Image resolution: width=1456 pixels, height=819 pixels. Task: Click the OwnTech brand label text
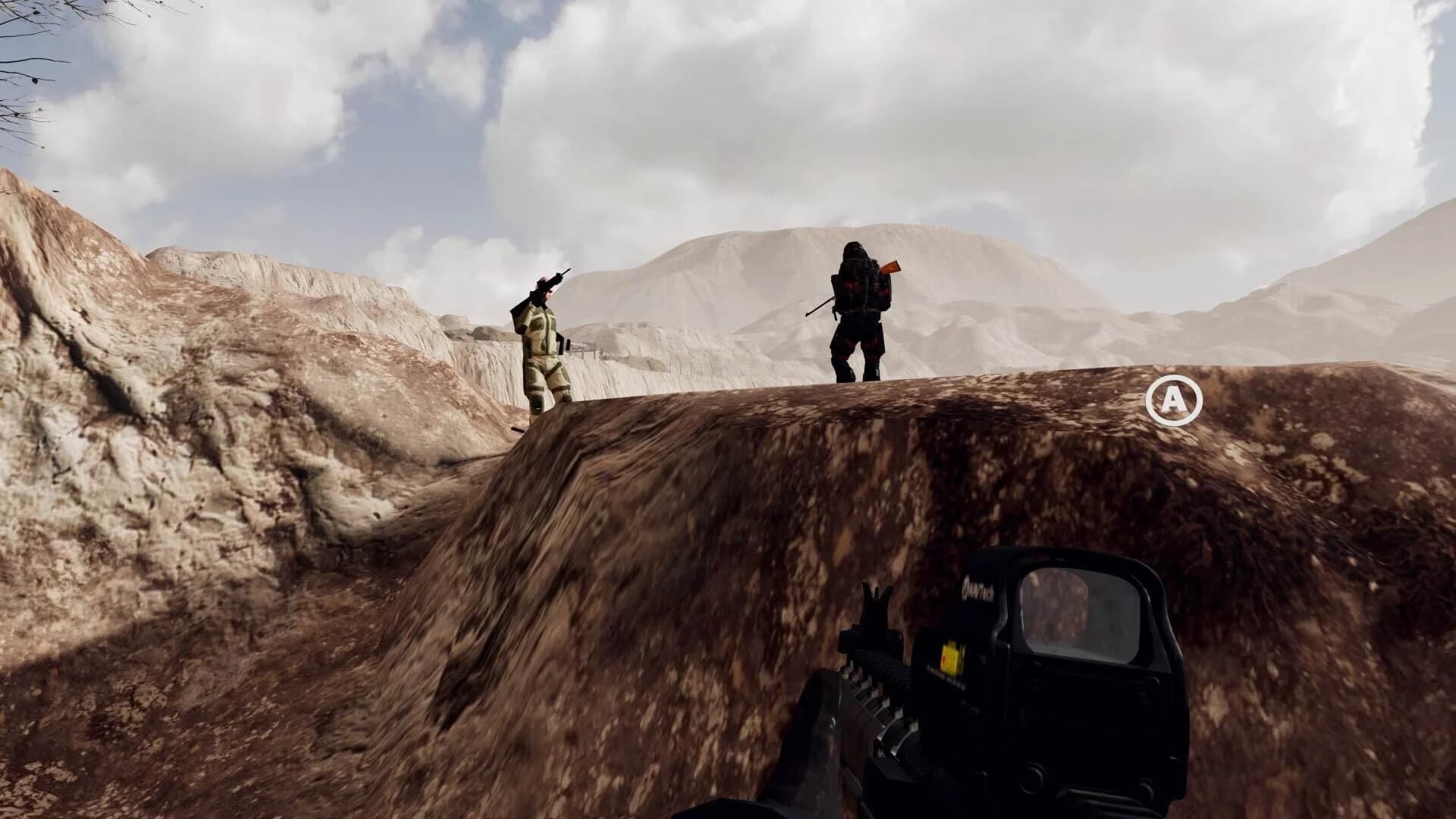tap(979, 590)
